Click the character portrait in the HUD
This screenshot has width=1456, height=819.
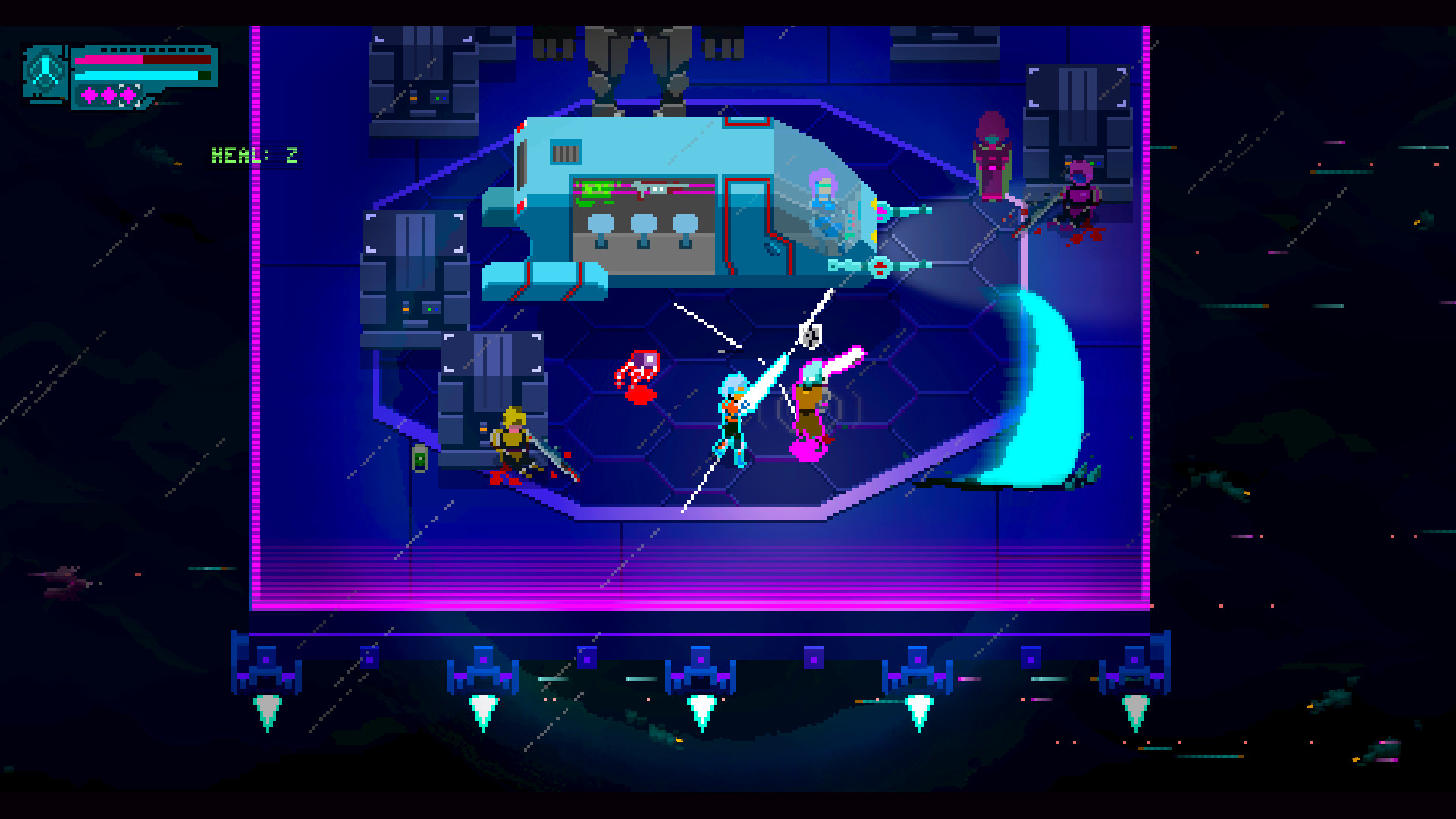(x=45, y=72)
